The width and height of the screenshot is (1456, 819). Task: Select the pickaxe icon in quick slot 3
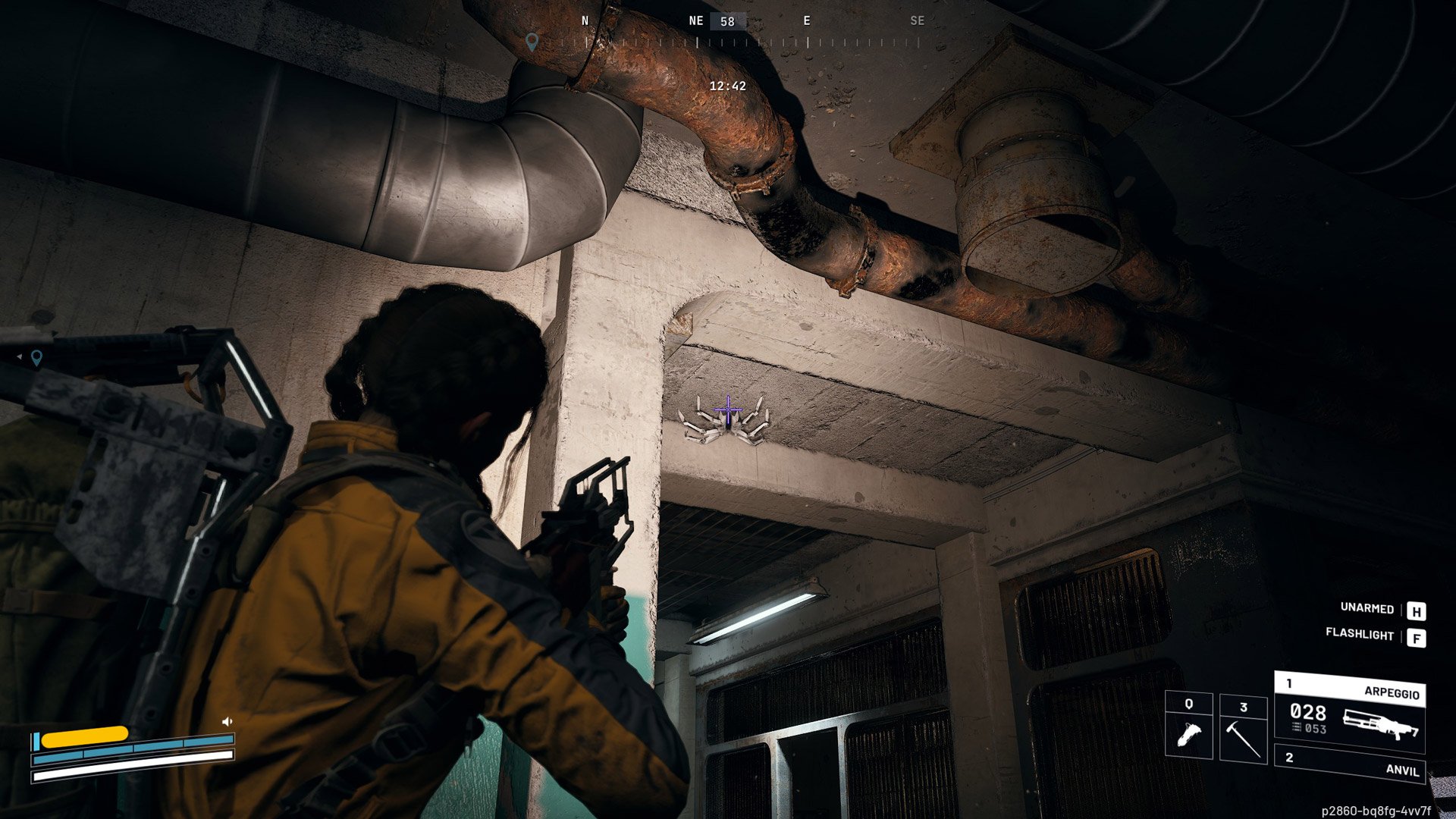(1244, 739)
